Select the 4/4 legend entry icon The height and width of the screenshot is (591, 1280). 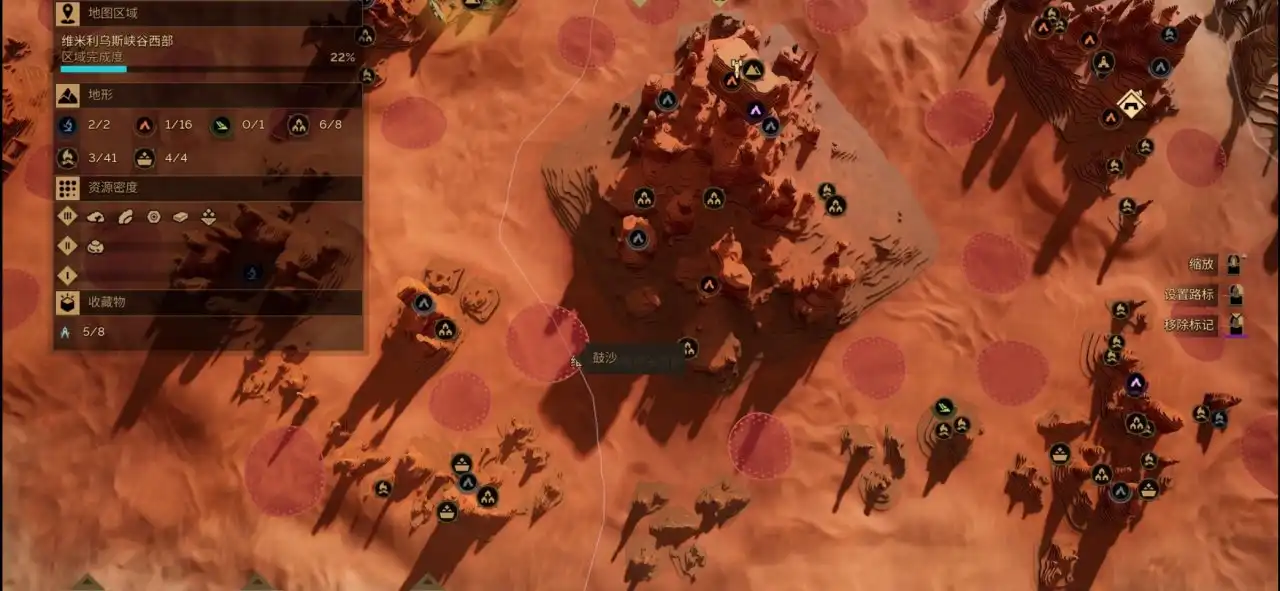click(145, 157)
